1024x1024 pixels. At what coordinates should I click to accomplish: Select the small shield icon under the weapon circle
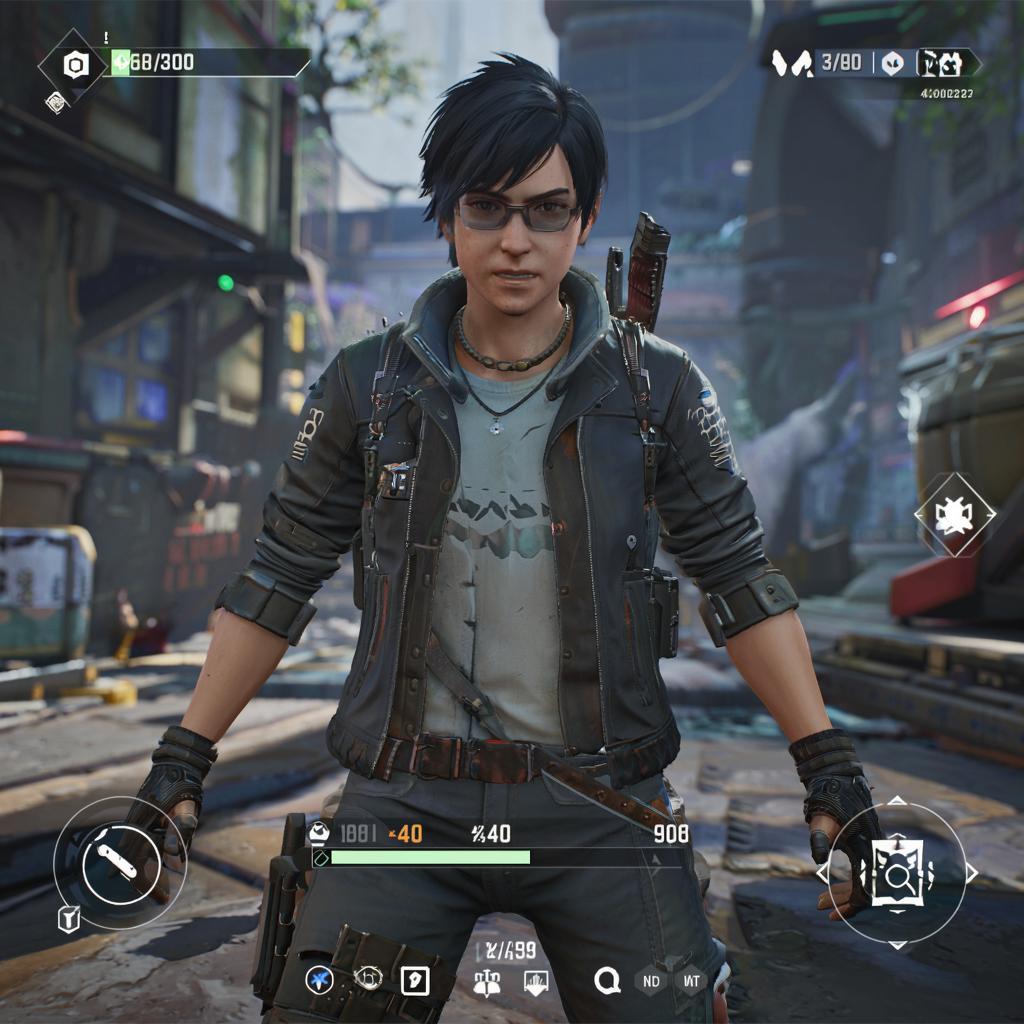(x=68, y=919)
